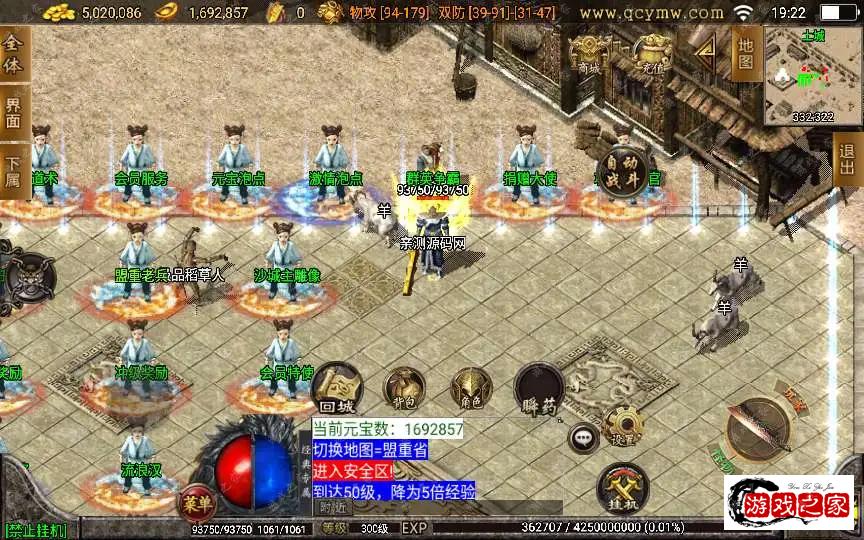This screenshot has height=540, width=864.
Task: Open the 背包 bag
Action: coord(405,387)
